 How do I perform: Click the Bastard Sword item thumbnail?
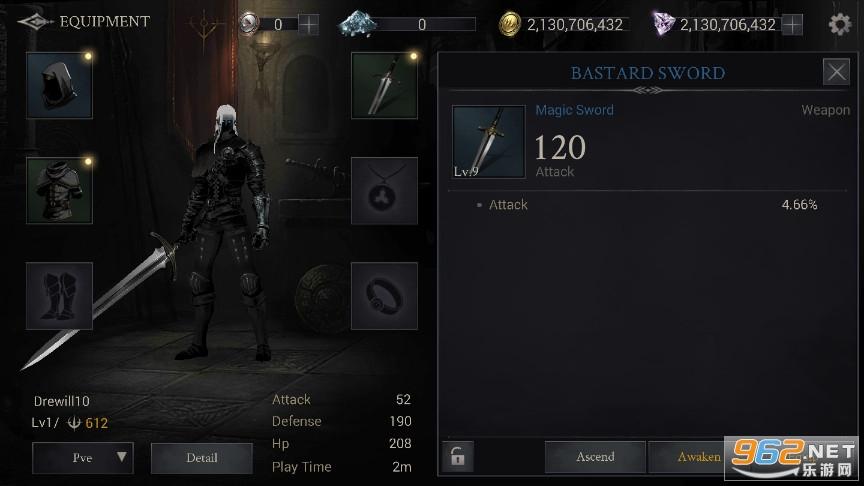488,142
